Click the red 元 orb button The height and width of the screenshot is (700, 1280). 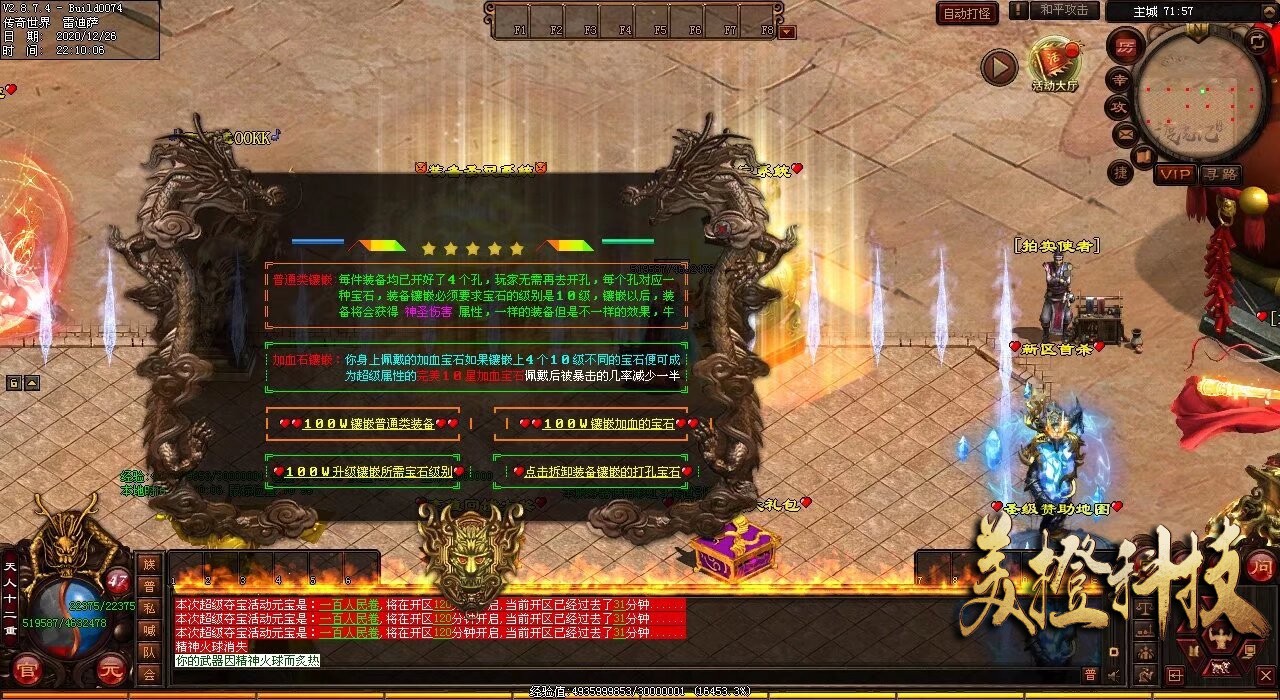113,672
